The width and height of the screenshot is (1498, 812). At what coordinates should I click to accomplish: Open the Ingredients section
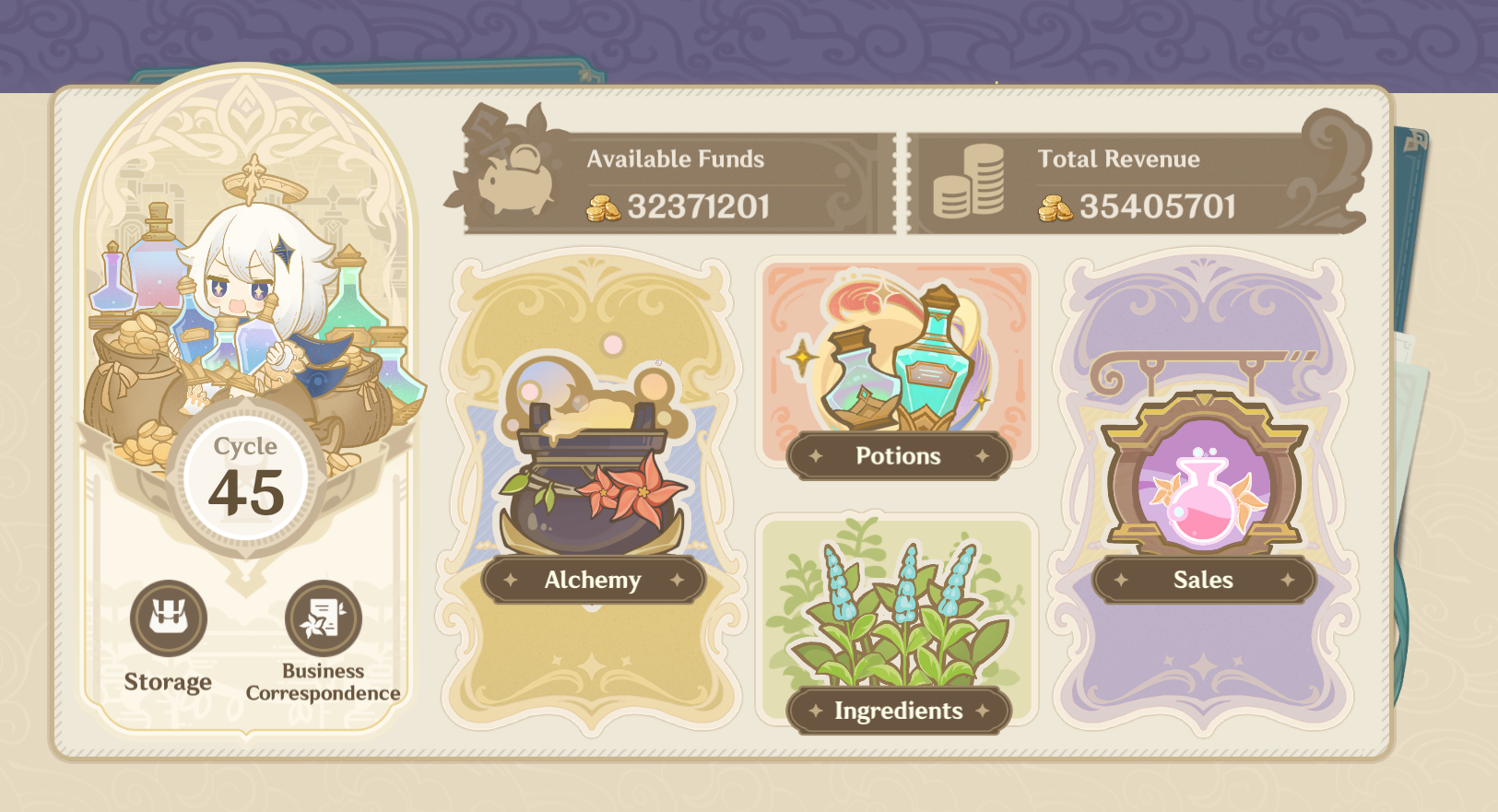click(x=898, y=710)
